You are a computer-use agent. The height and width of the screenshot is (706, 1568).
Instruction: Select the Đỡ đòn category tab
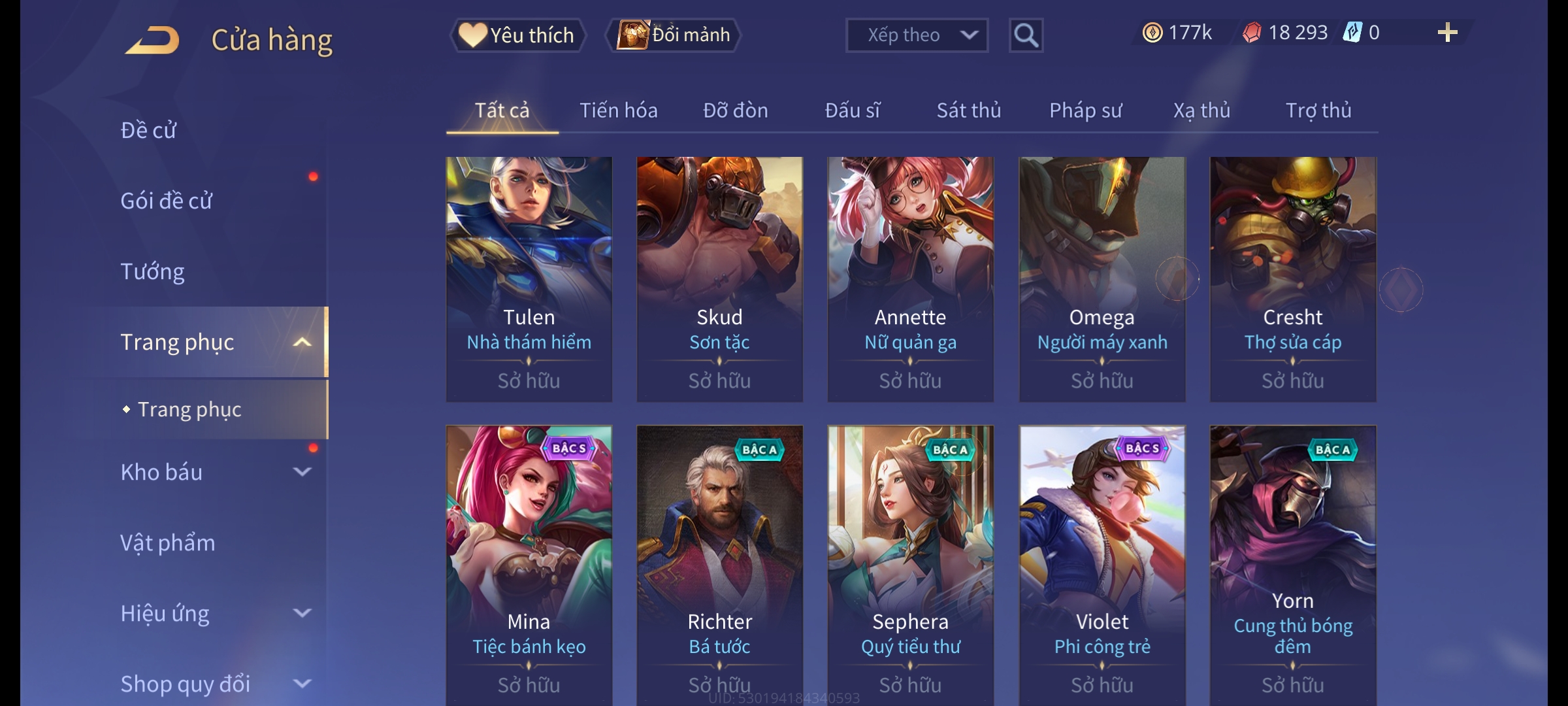pos(735,110)
